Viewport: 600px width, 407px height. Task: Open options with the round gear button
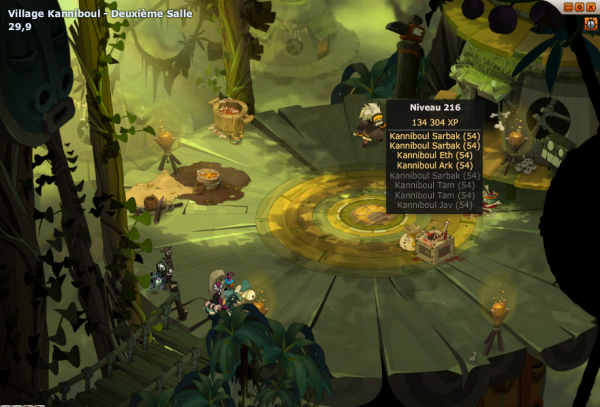pos(581,6)
